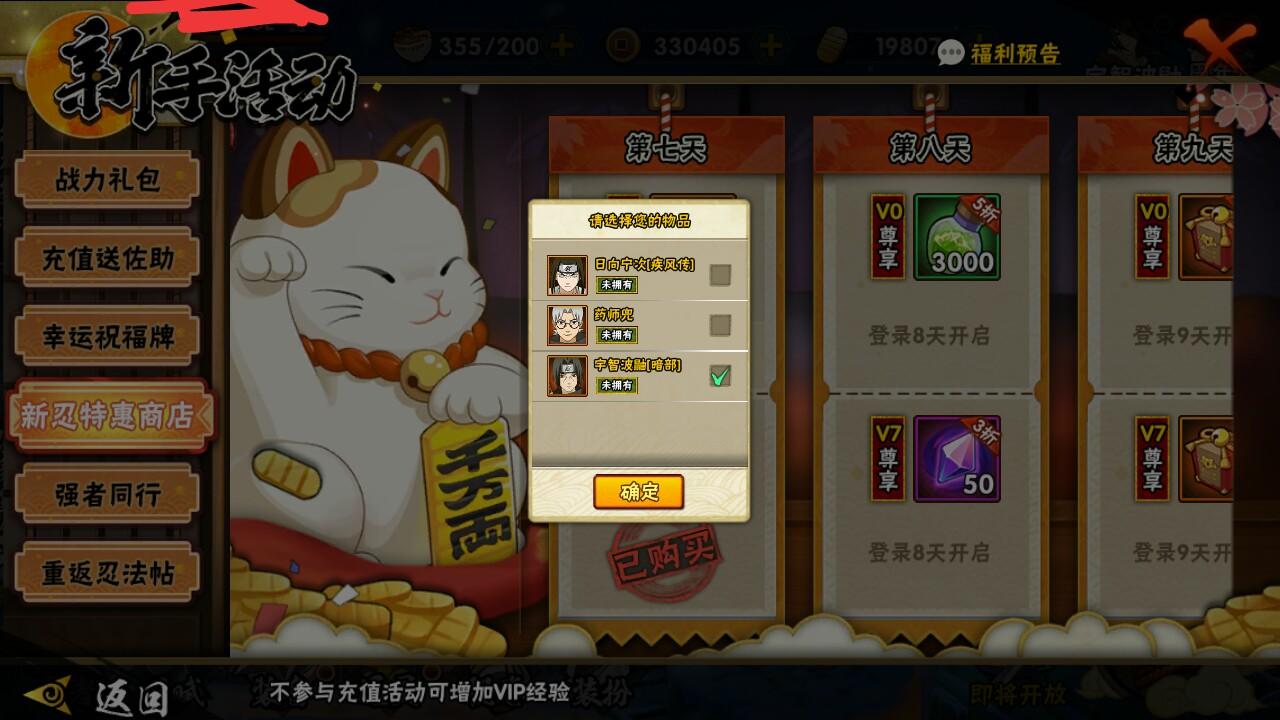The image size is (1280, 720).
Task: Expand gold coins with the plus button
Action: tap(773, 44)
